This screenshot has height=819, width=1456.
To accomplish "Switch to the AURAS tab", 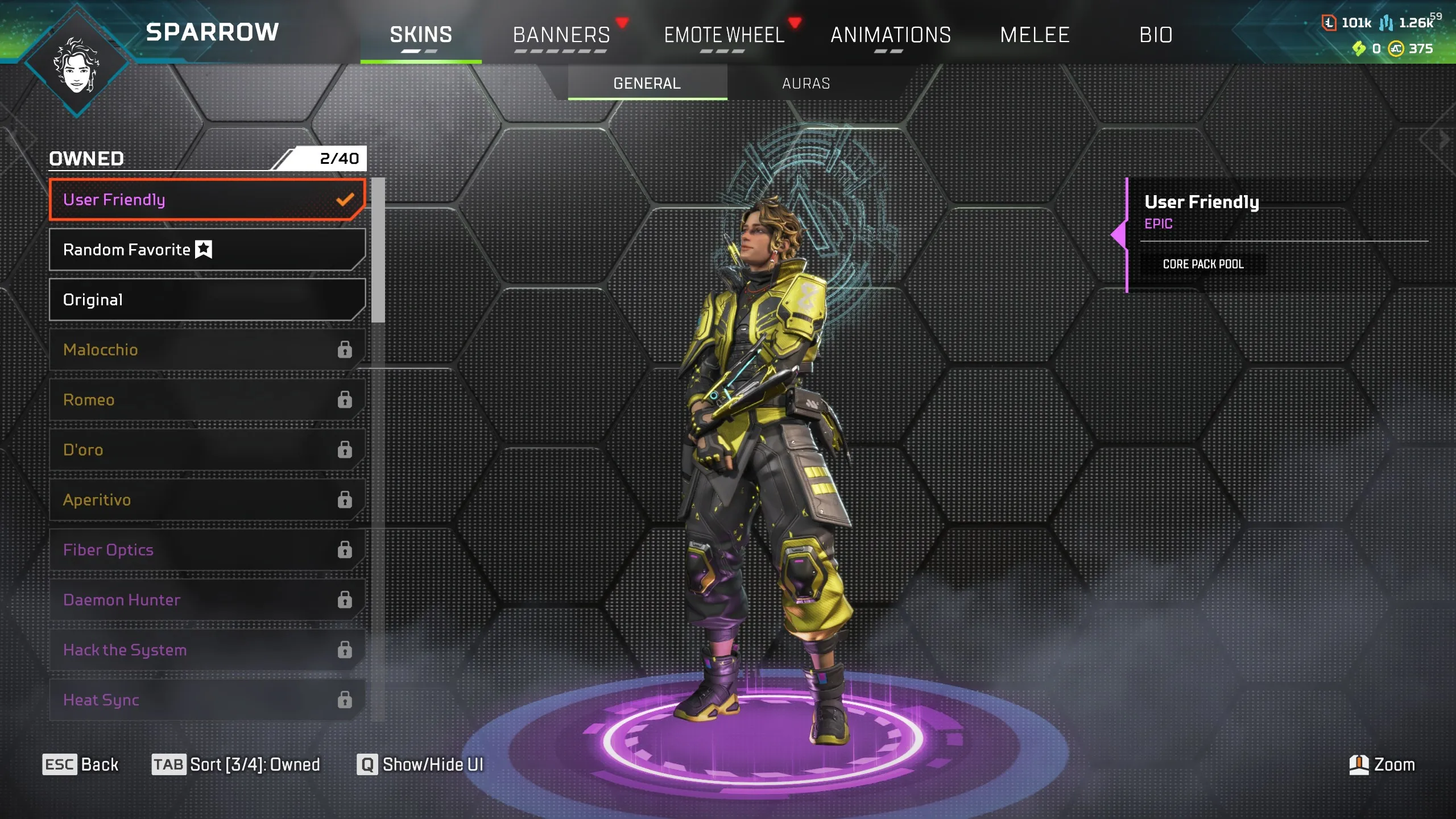I will 805,83.
